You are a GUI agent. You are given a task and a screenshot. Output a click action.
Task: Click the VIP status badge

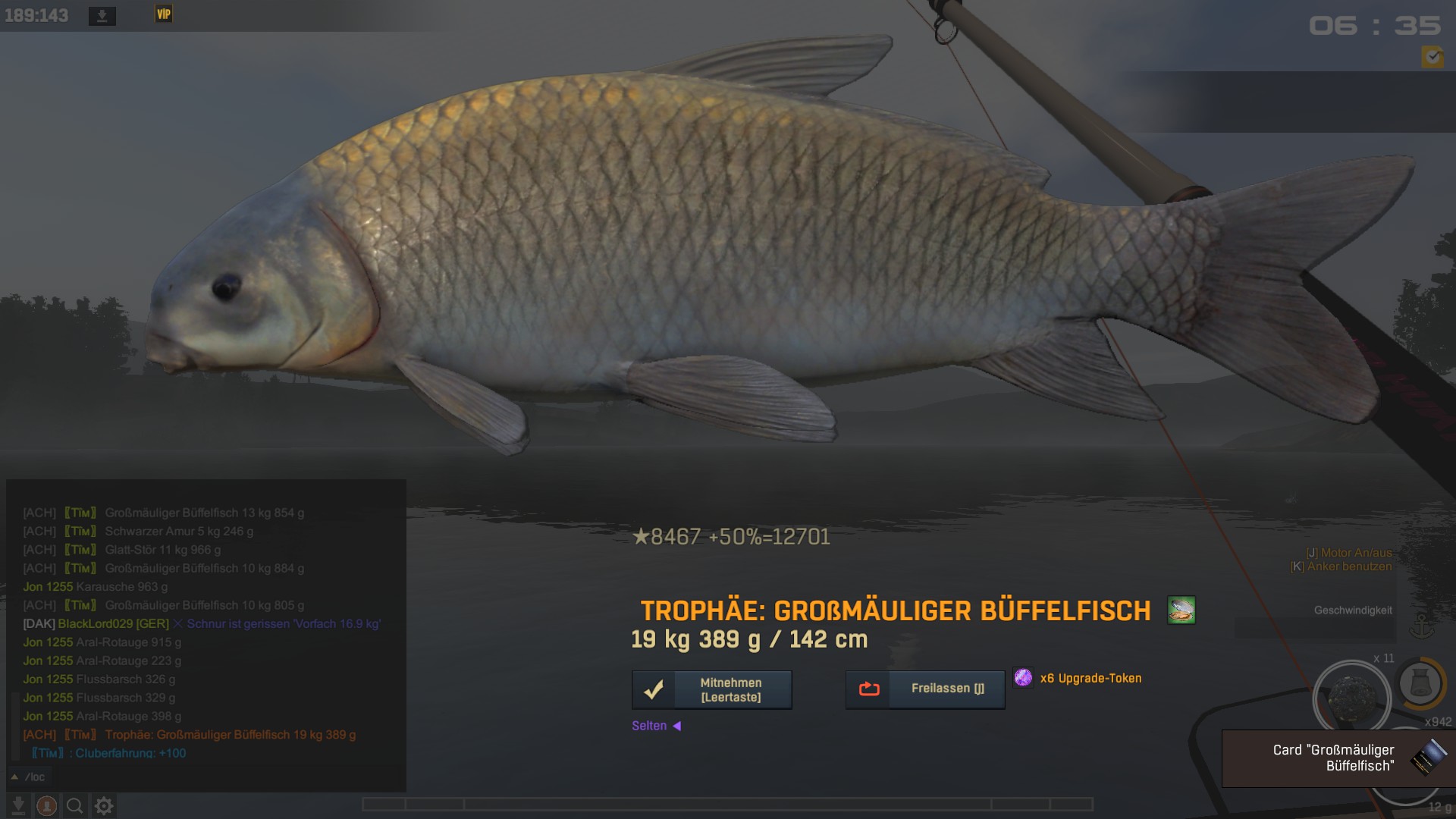pos(163,14)
